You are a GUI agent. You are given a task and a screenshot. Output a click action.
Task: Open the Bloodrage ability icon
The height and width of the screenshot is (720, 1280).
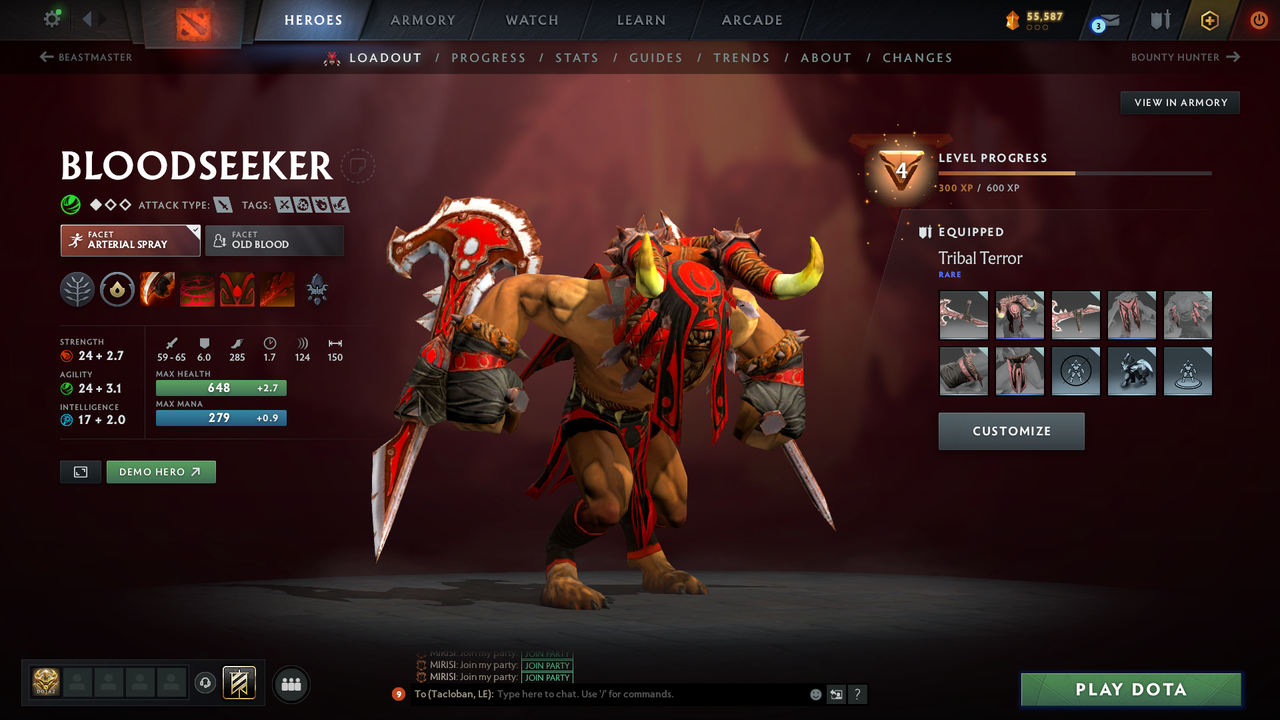157,289
